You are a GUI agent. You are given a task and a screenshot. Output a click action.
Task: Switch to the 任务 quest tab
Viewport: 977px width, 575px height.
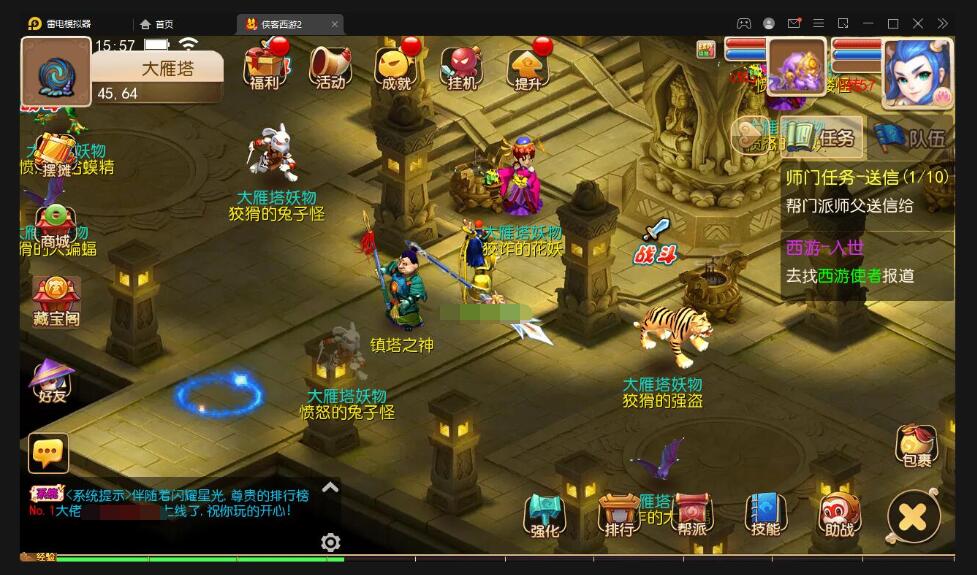click(821, 137)
